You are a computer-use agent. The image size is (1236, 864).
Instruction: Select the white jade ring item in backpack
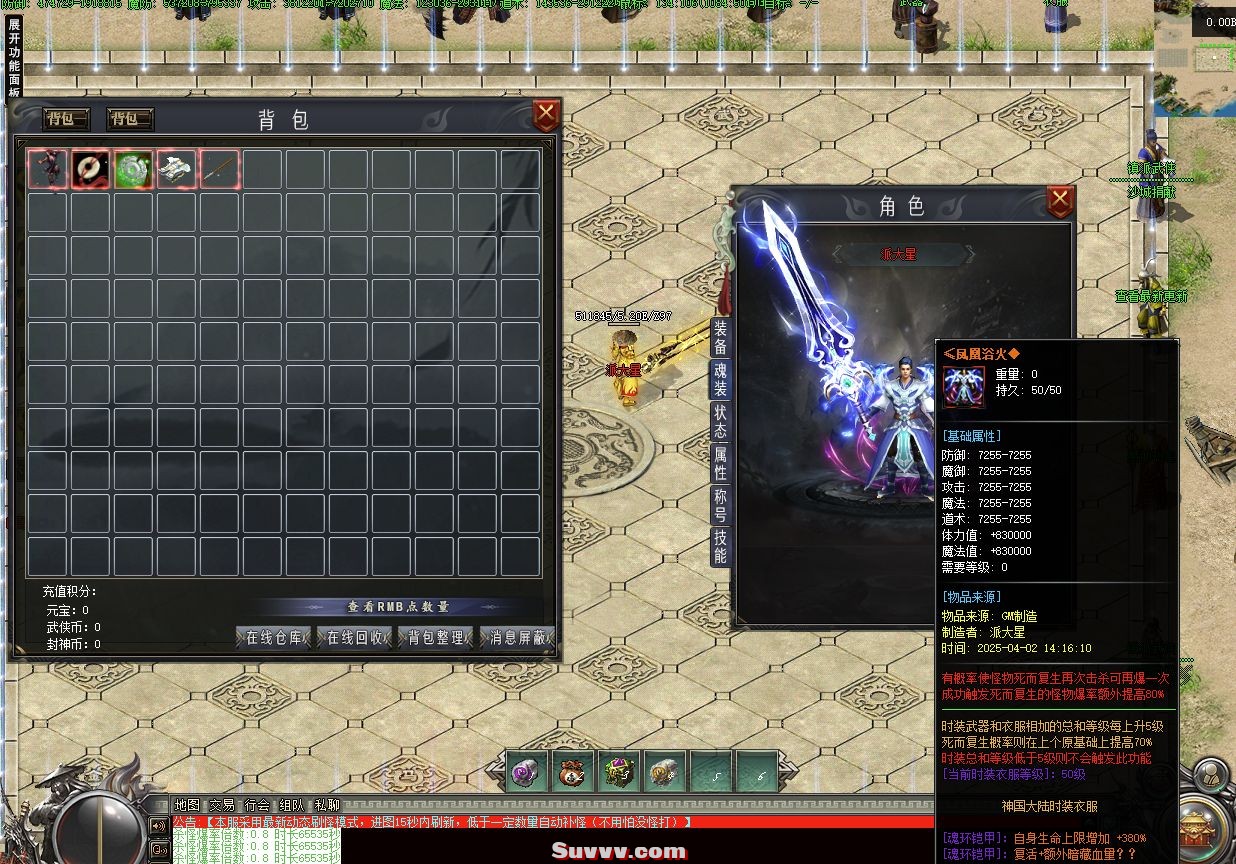(91, 170)
